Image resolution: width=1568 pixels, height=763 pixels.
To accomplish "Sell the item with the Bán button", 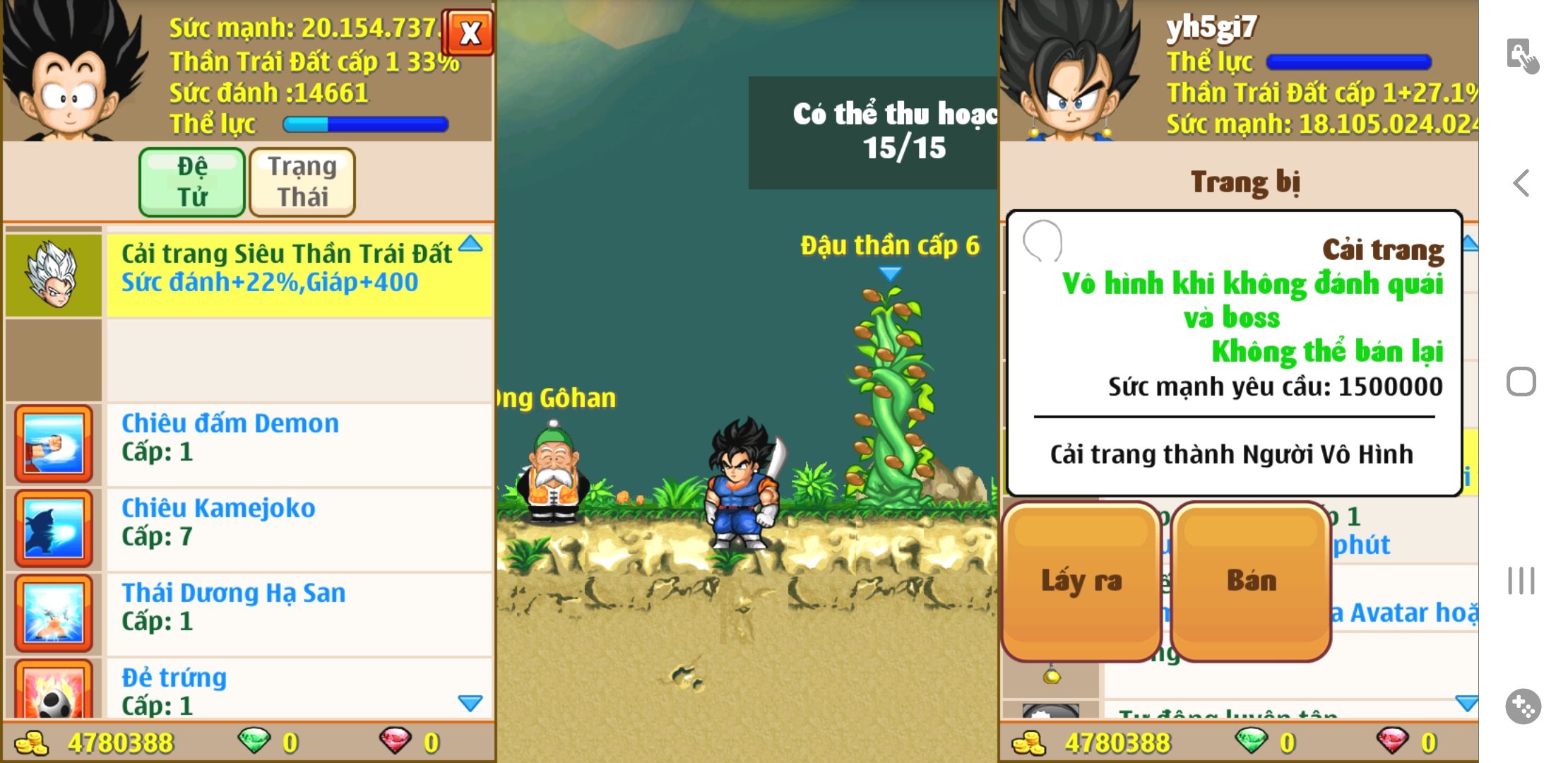I will point(1251,581).
